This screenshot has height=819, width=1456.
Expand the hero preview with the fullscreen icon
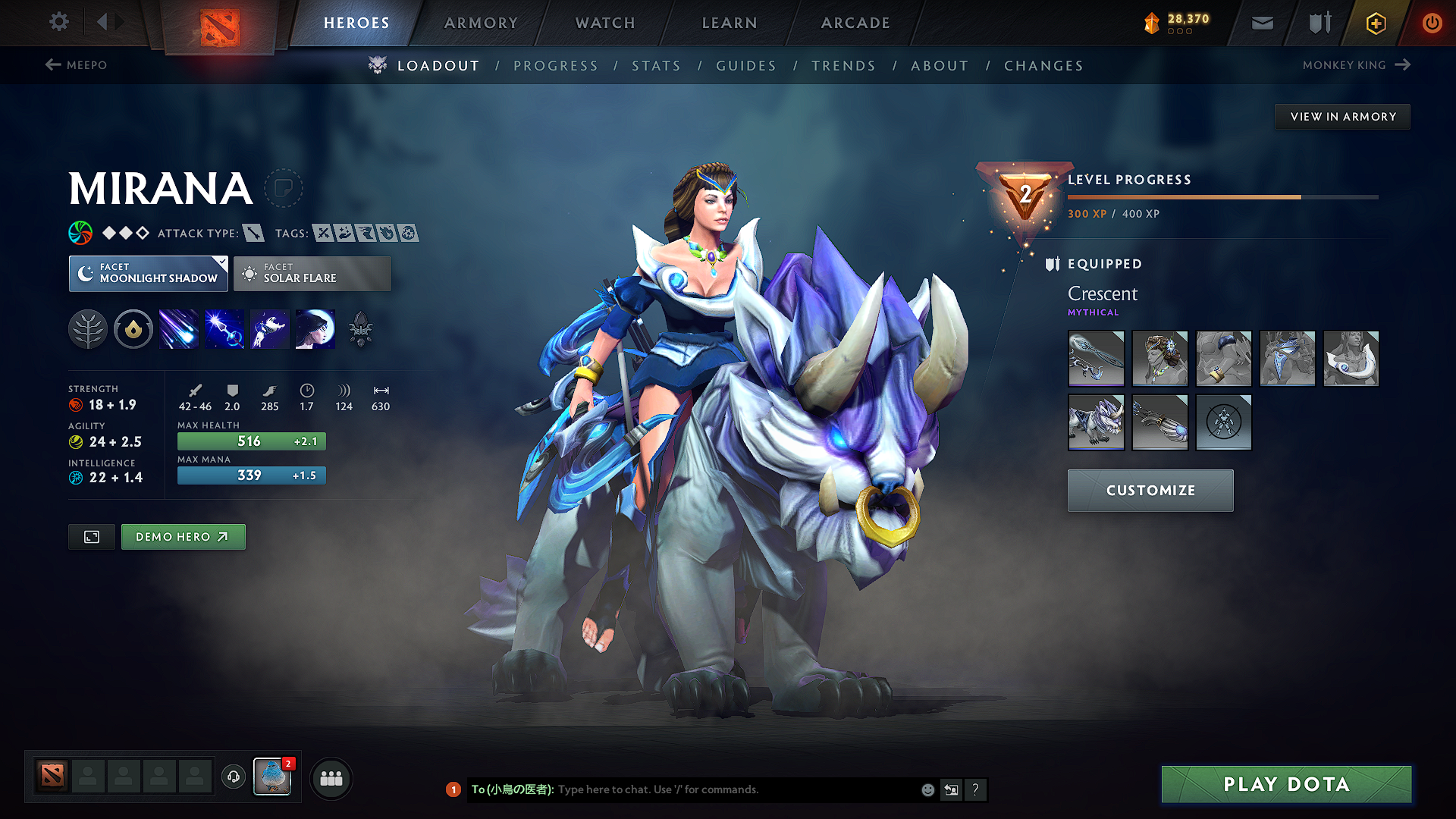[91, 536]
